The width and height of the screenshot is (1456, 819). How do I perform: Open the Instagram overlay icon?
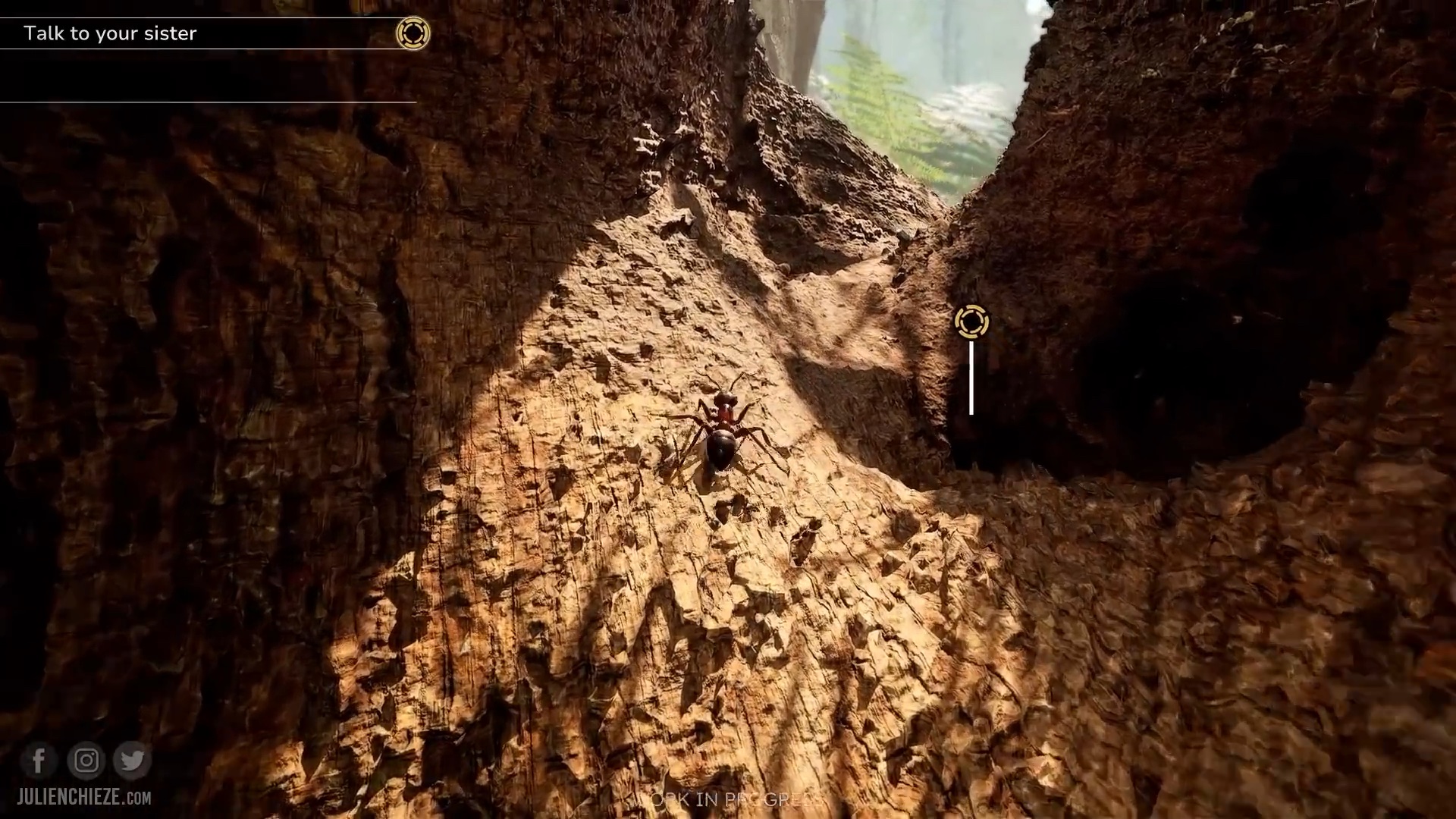[86, 760]
